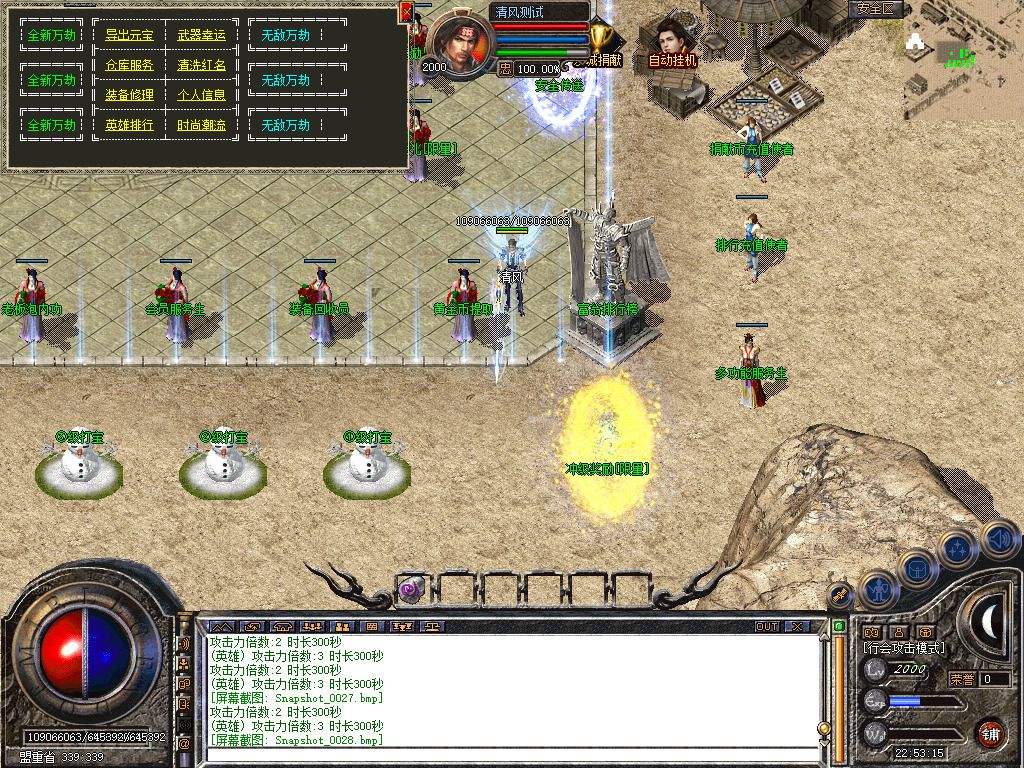View 个人信息 personal info
The width and height of the screenshot is (1024, 768).
[201, 95]
